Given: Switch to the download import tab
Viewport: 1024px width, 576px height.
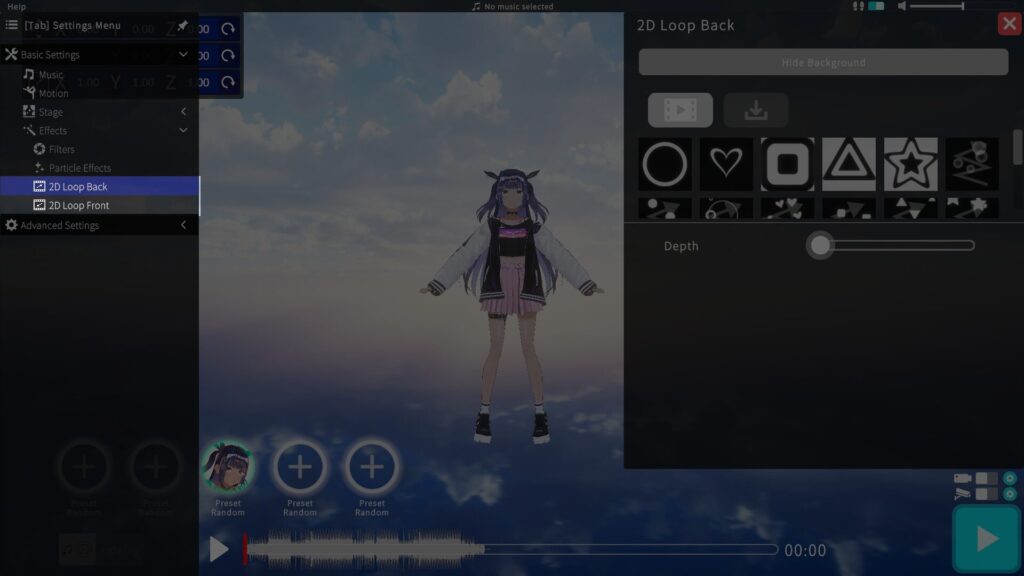Looking at the screenshot, I should click(x=756, y=110).
